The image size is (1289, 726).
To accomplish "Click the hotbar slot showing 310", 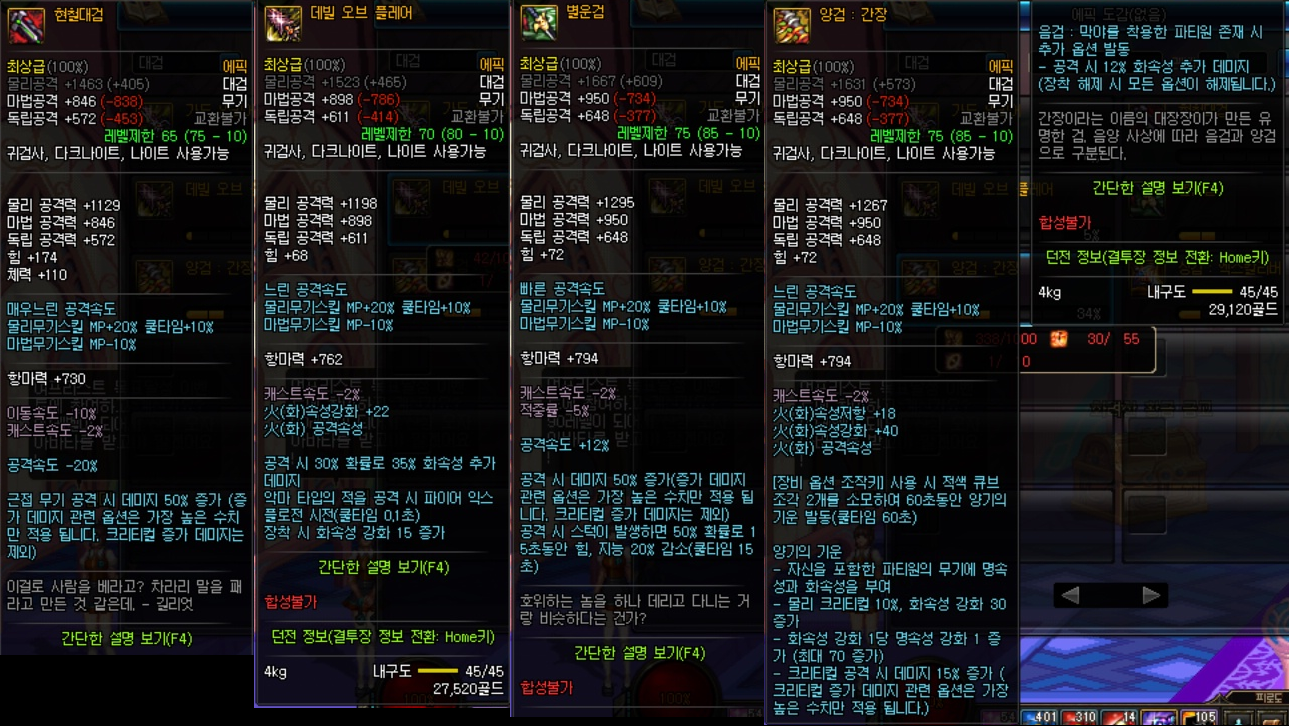I will 1078,719.
